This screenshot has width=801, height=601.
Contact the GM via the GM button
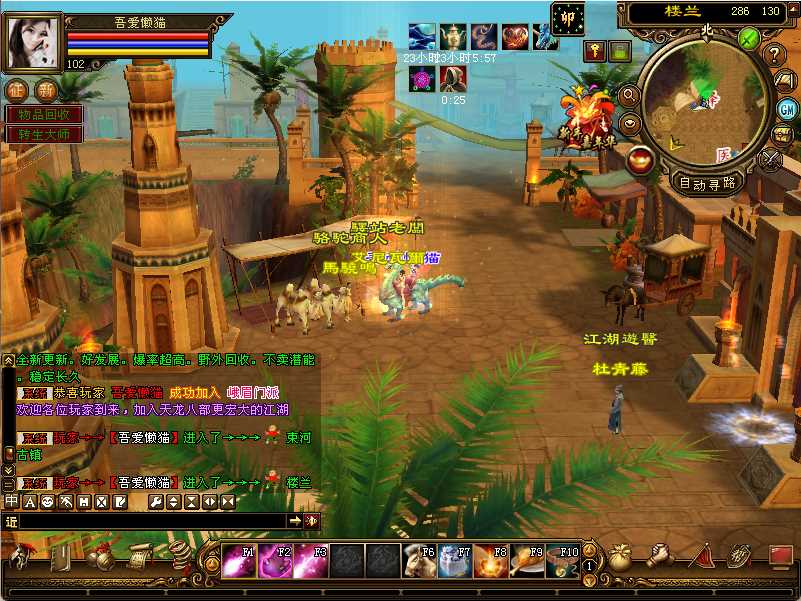[x=788, y=108]
